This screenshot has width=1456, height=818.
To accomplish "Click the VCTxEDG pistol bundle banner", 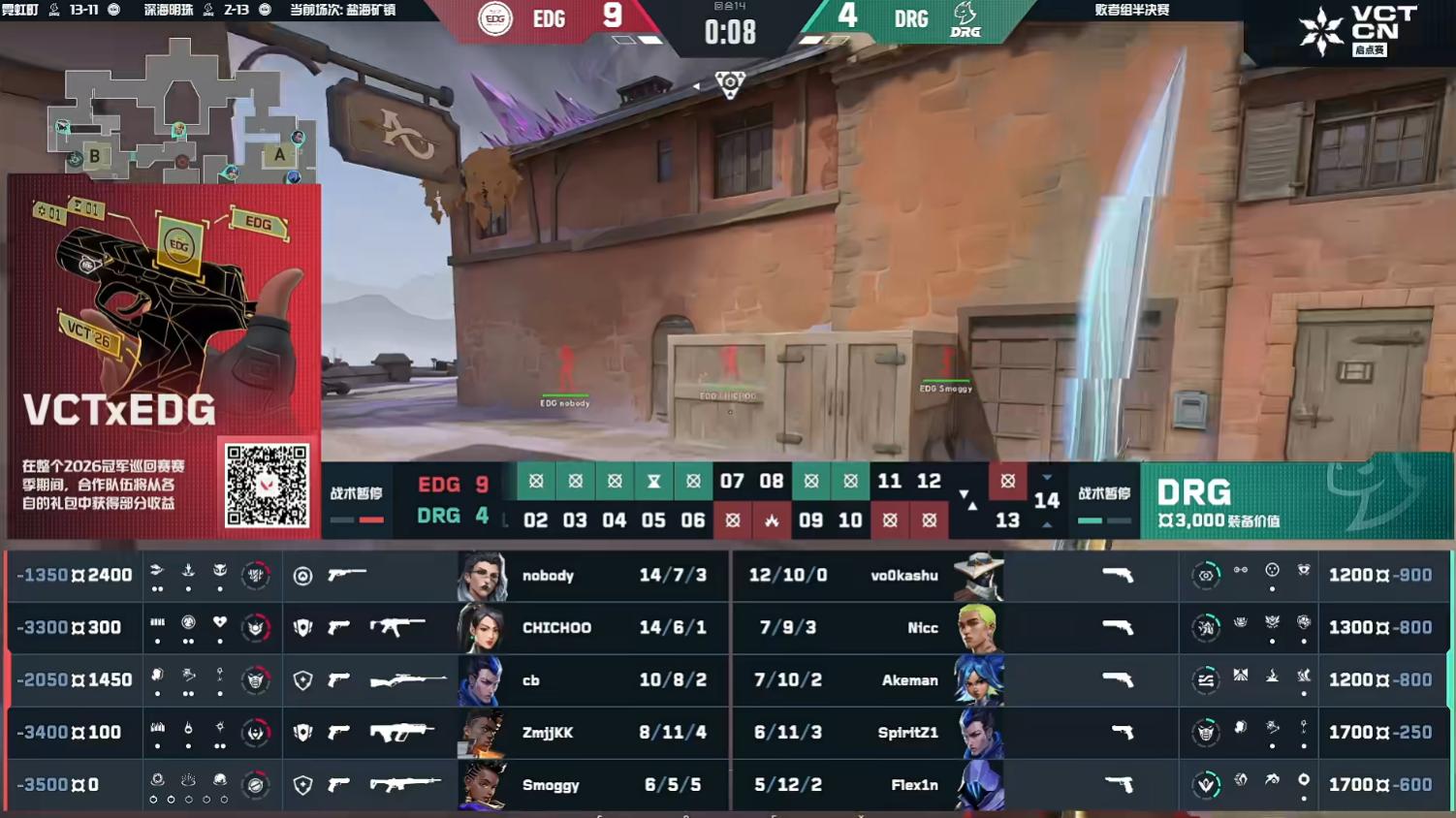I will 163,310.
